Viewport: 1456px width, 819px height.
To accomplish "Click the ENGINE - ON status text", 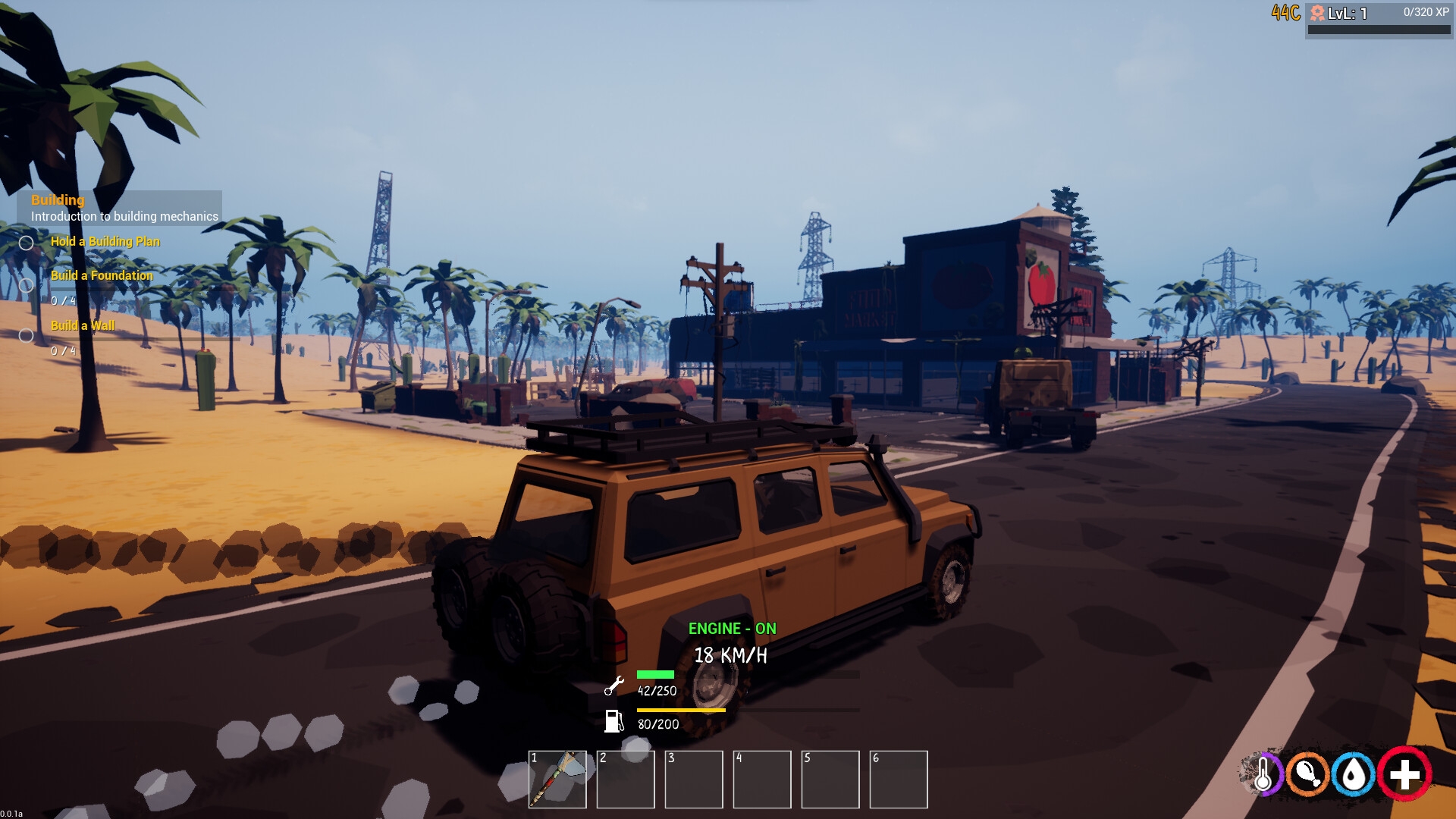I will pos(733,629).
